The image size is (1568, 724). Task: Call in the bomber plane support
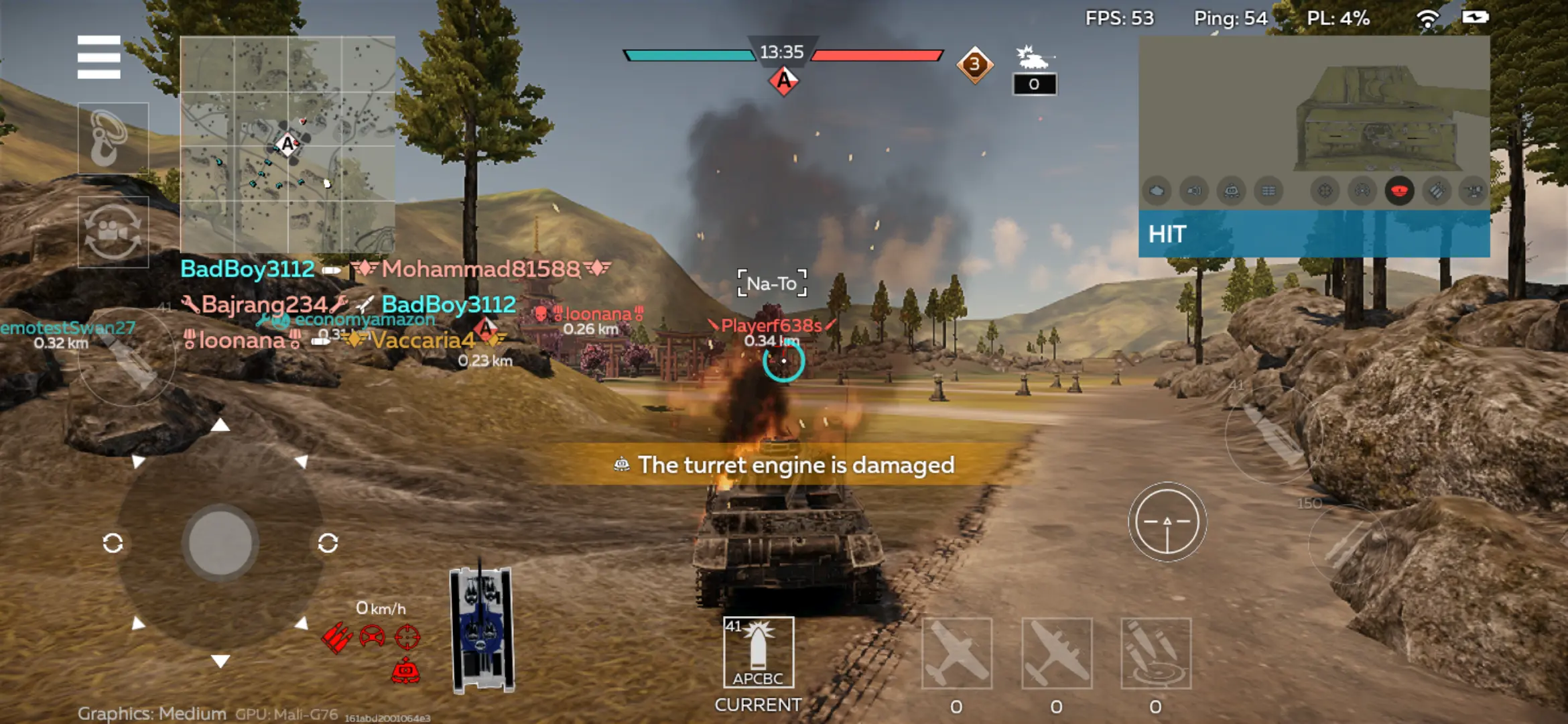pos(1056,654)
